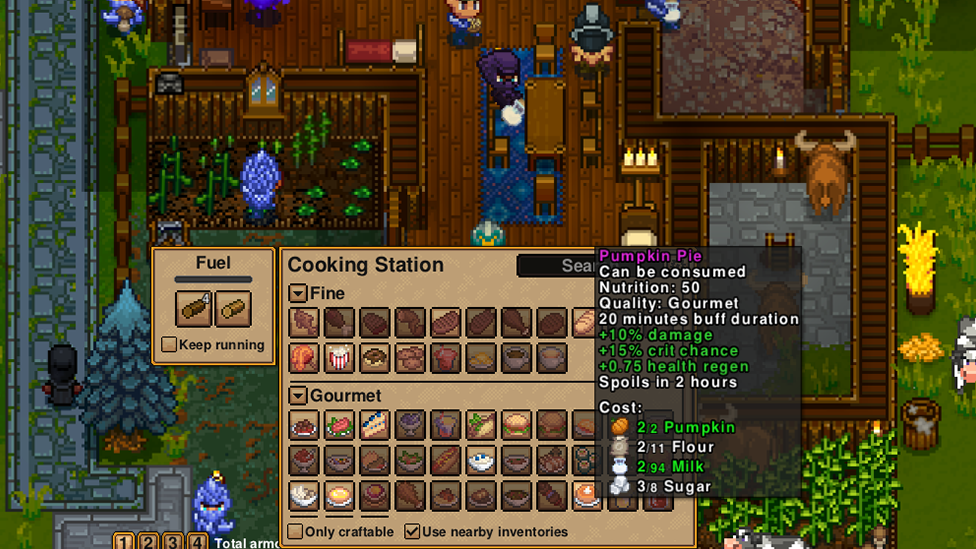The width and height of the screenshot is (976, 549).
Task: Collapse the Gourmet recipe category
Action: tap(298, 396)
